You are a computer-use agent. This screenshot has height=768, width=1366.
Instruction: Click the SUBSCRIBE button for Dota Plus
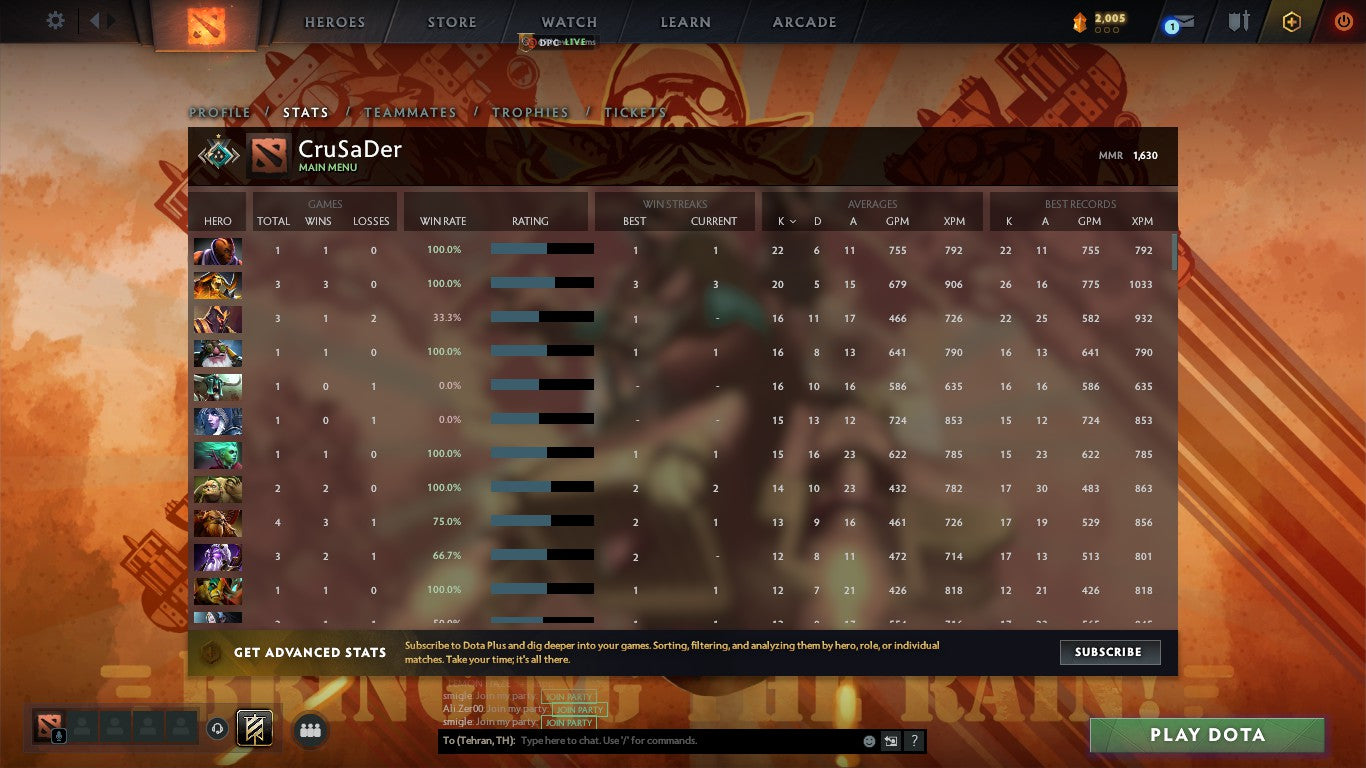pos(1110,652)
